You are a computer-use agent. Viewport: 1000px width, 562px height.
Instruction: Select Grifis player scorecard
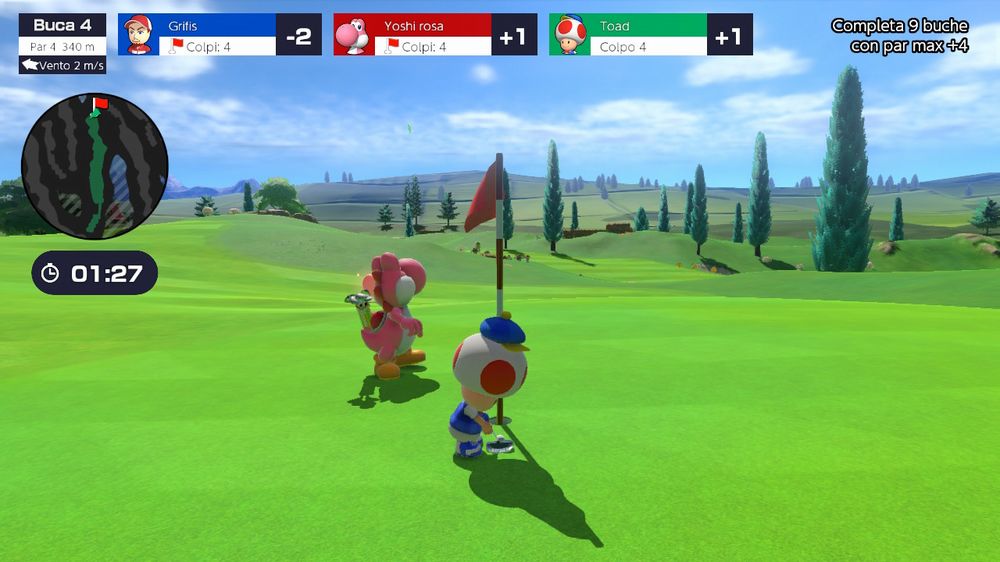pyautogui.click(x=219, y=35)
